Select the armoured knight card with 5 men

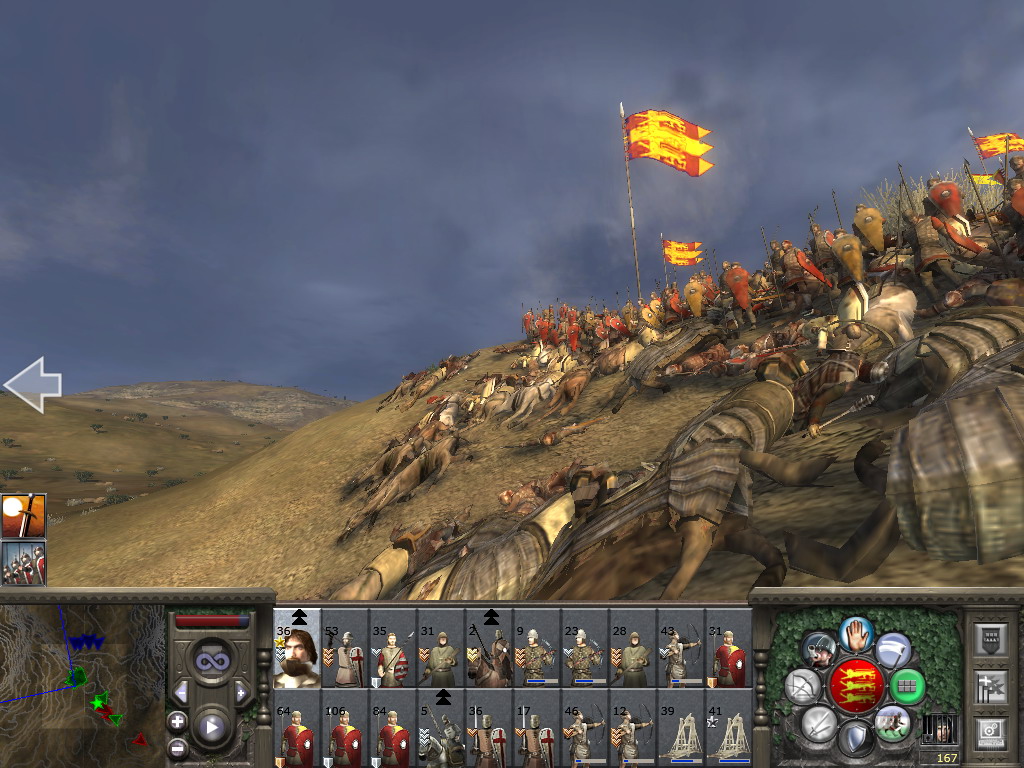(x=441, y=735)
